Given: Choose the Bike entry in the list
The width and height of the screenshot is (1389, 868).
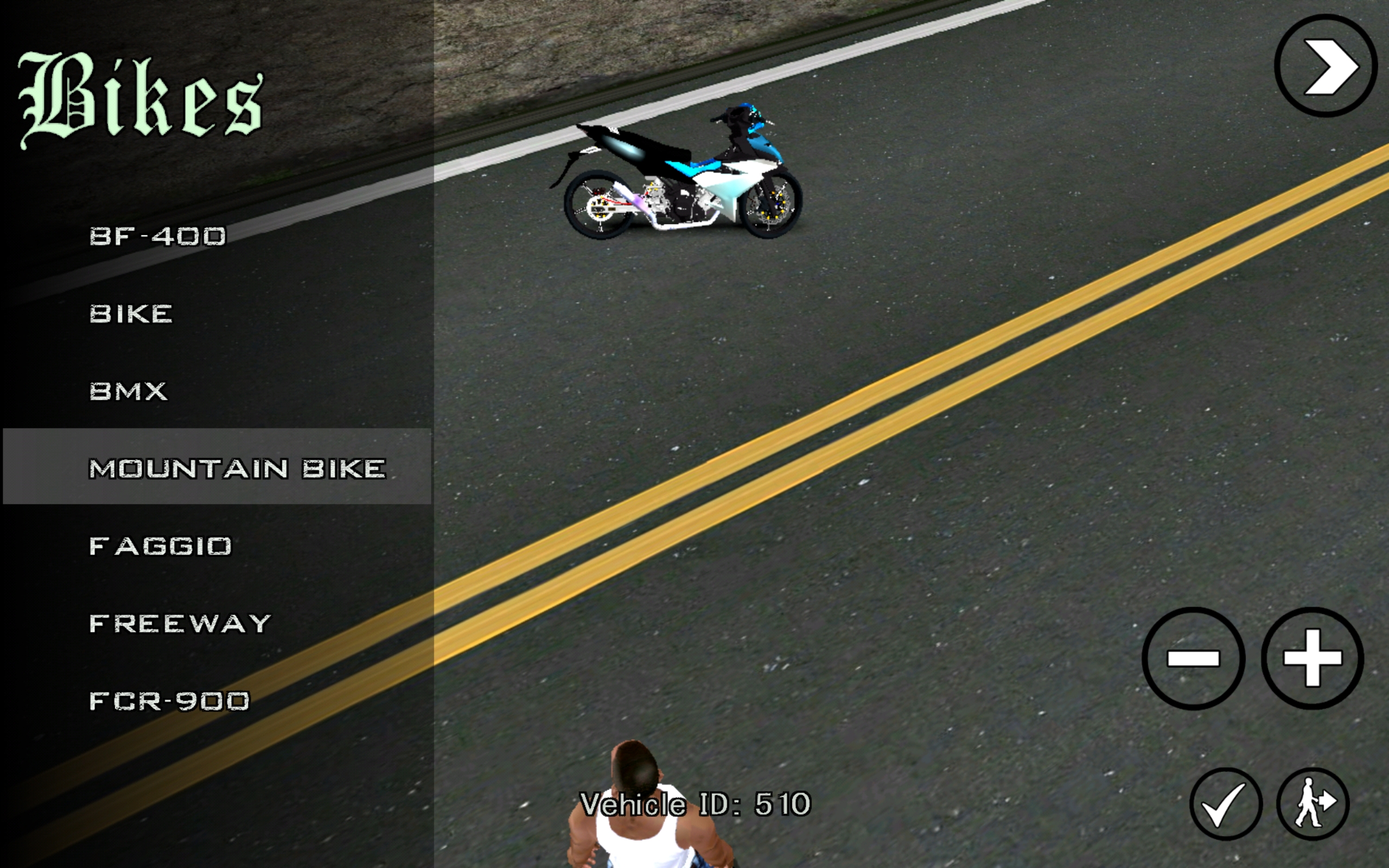Looking at the screenshot, I should [x=131, y=314].
